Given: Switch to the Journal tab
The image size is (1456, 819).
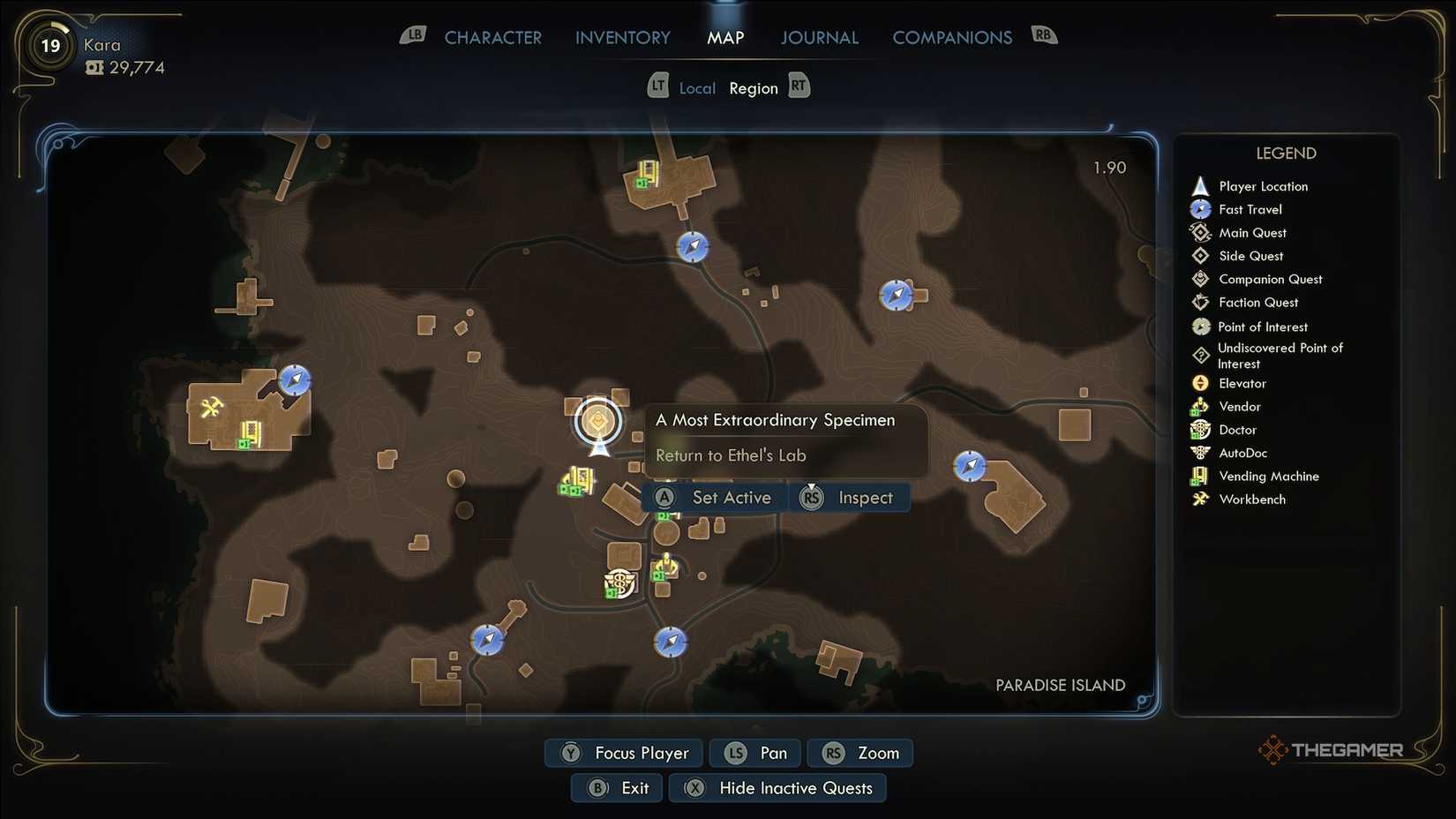Looking at the screenshot, I should pos(819,37).
